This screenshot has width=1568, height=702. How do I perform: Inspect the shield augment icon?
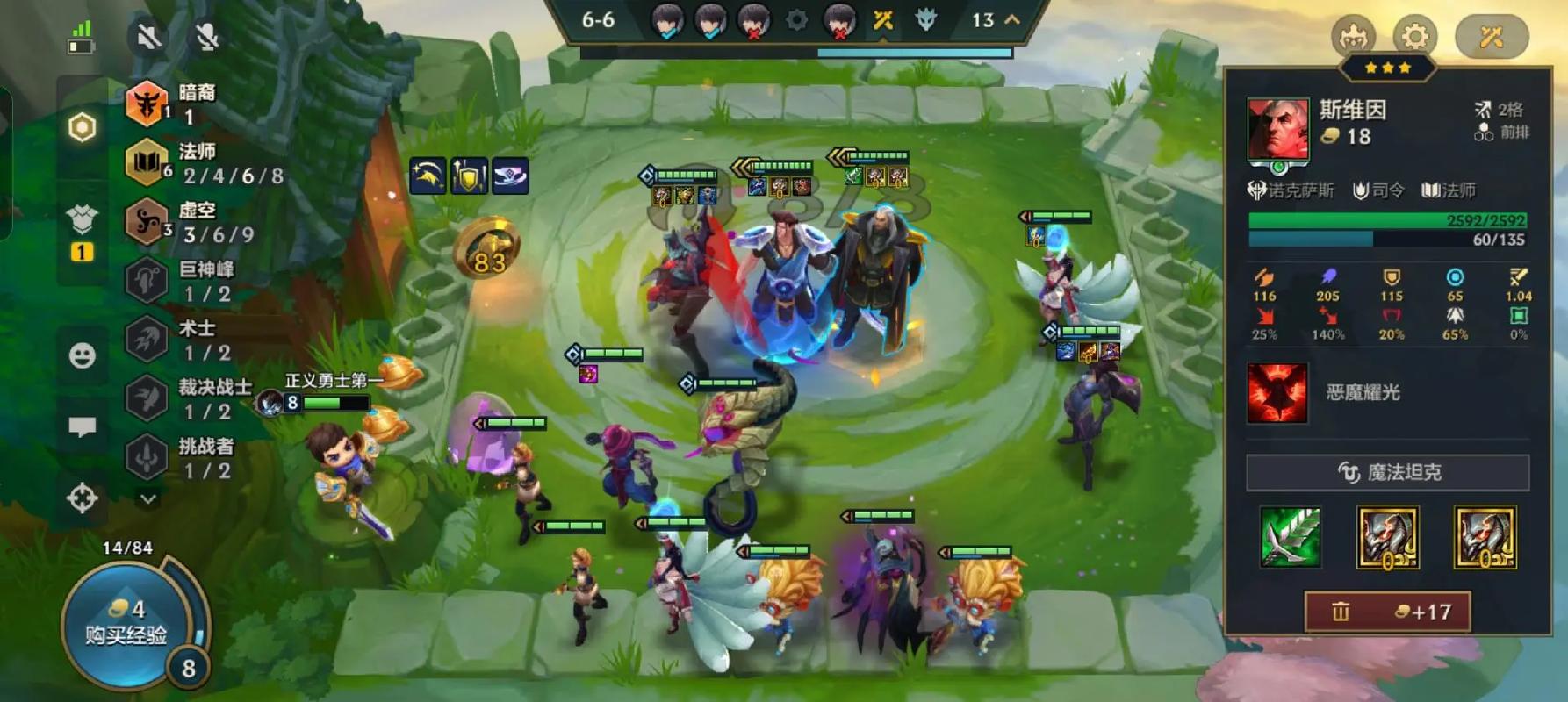tap(469, 176)
